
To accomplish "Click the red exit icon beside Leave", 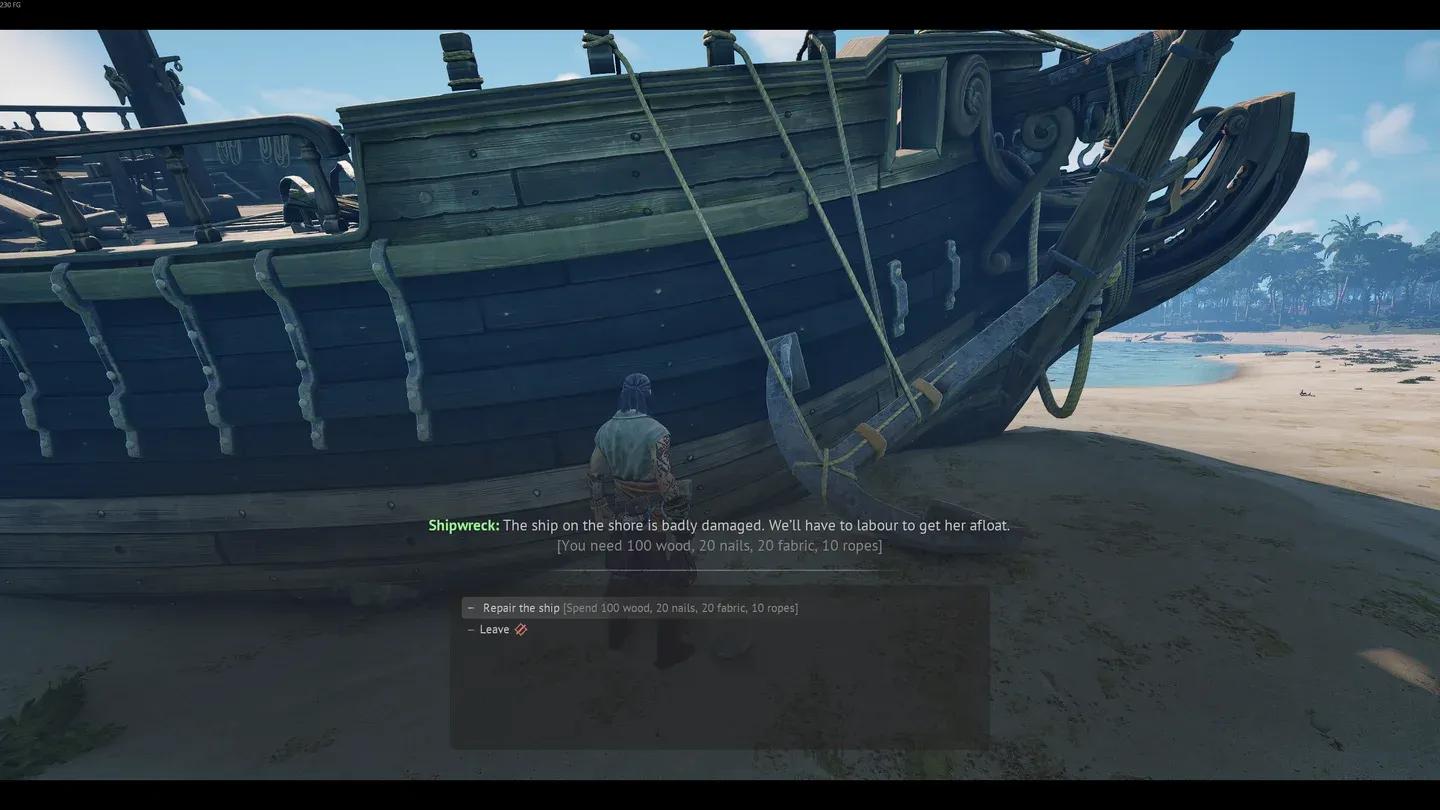I will (x=519, y=627).
